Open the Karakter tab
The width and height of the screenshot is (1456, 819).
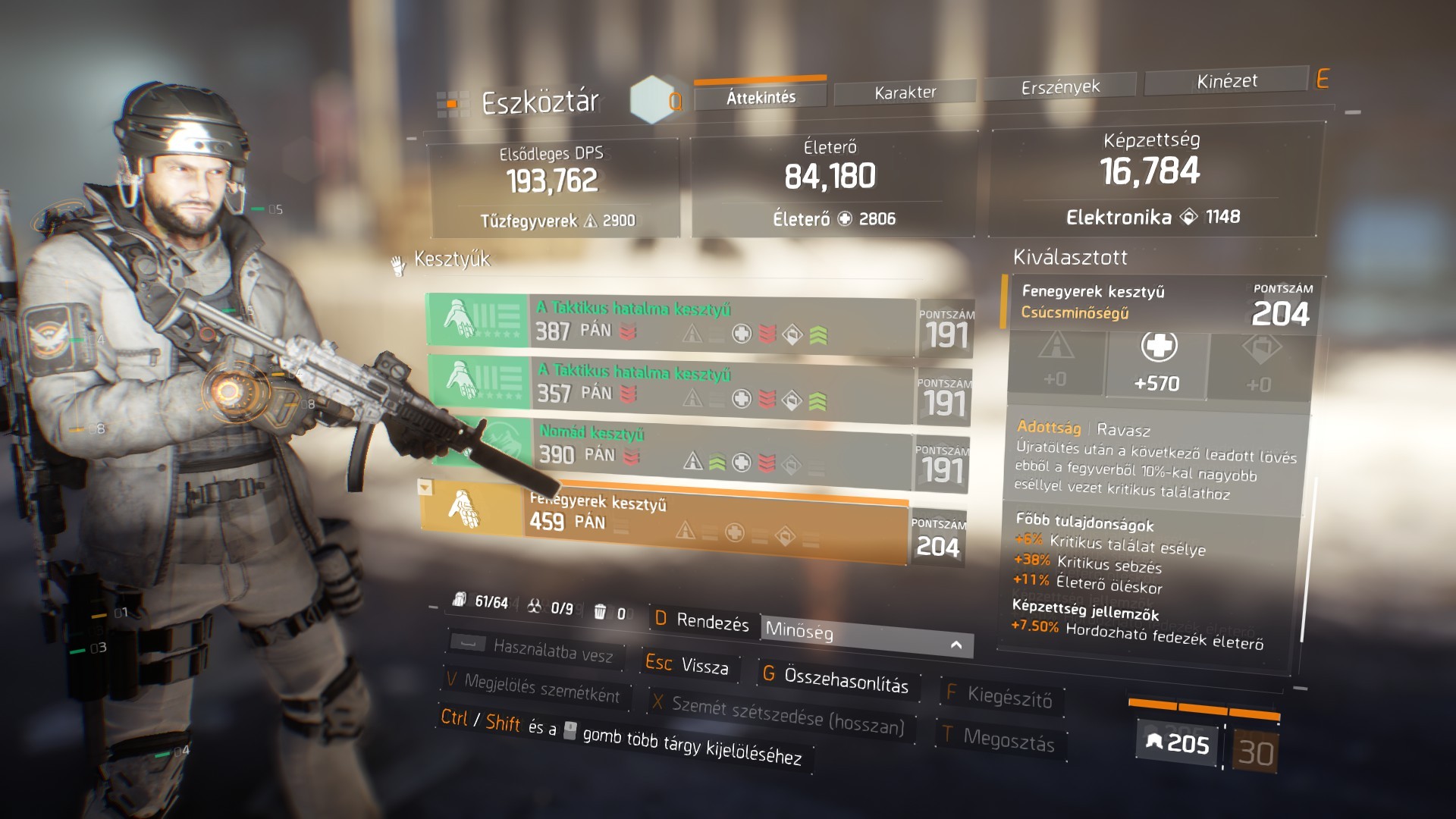(x=905, y=93)
